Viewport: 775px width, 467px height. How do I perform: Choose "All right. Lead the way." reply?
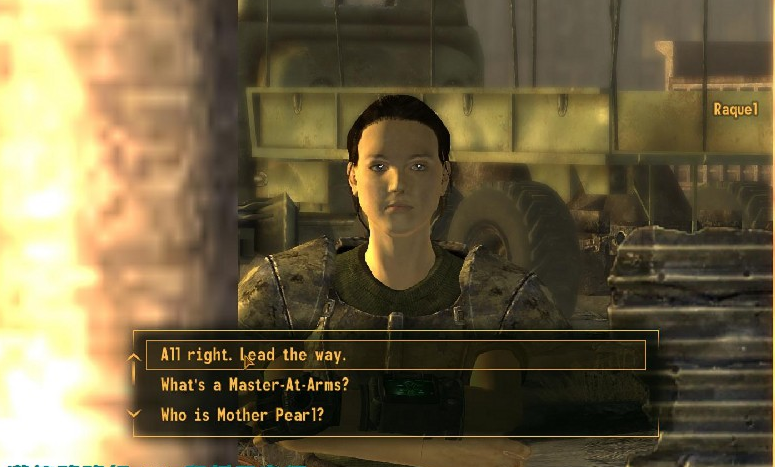tap(254, 355)
